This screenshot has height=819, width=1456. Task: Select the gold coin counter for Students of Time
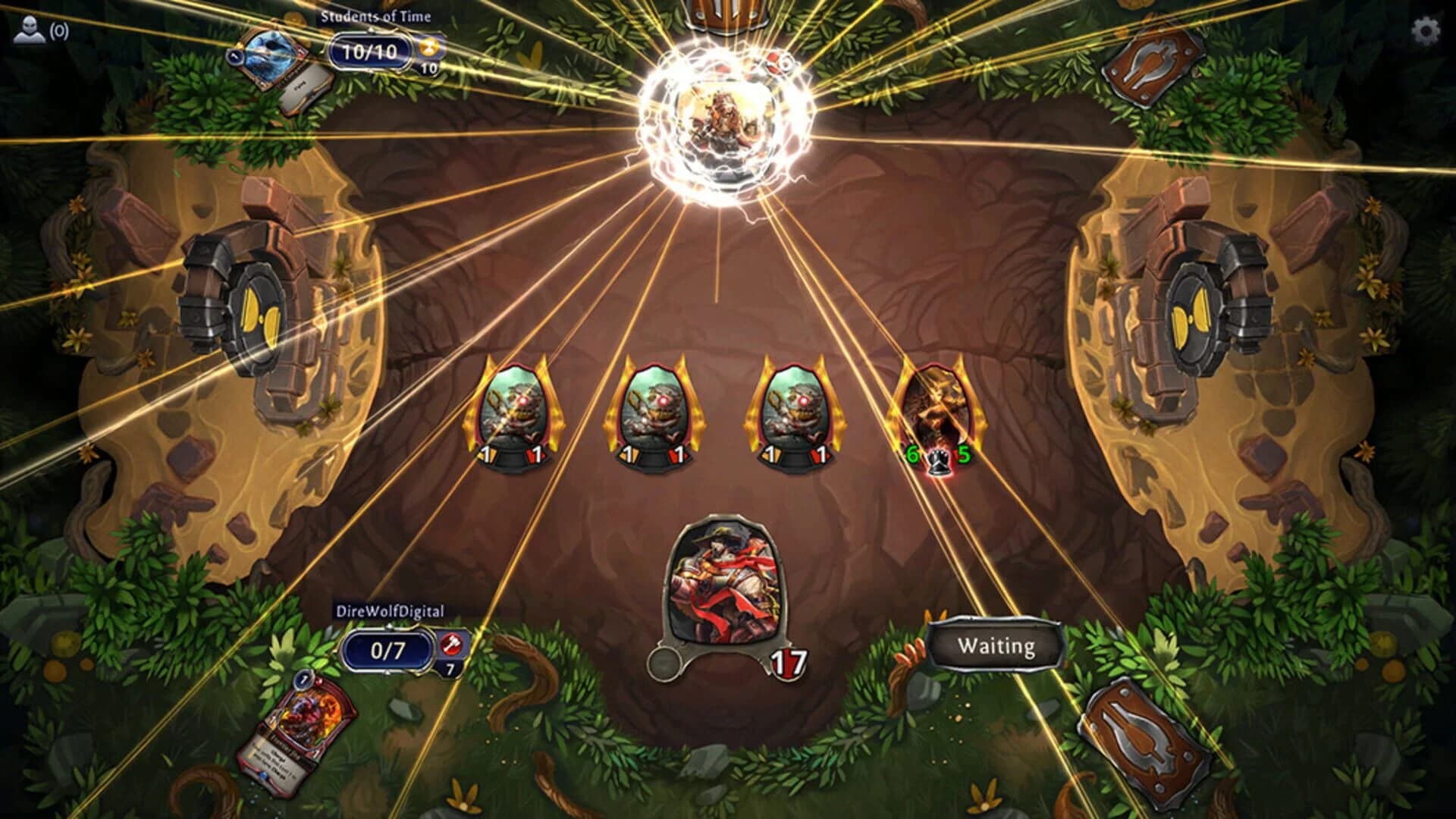click(428, 47)
